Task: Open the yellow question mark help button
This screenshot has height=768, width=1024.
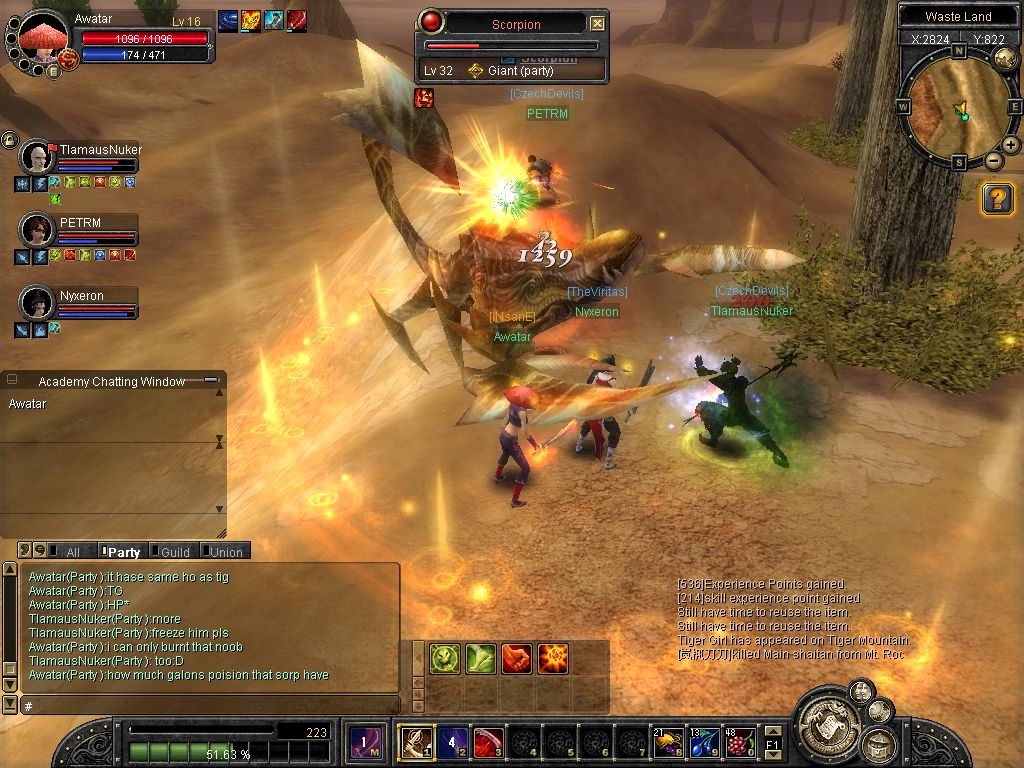Action: pyautogui.click(x=997, y=198)
